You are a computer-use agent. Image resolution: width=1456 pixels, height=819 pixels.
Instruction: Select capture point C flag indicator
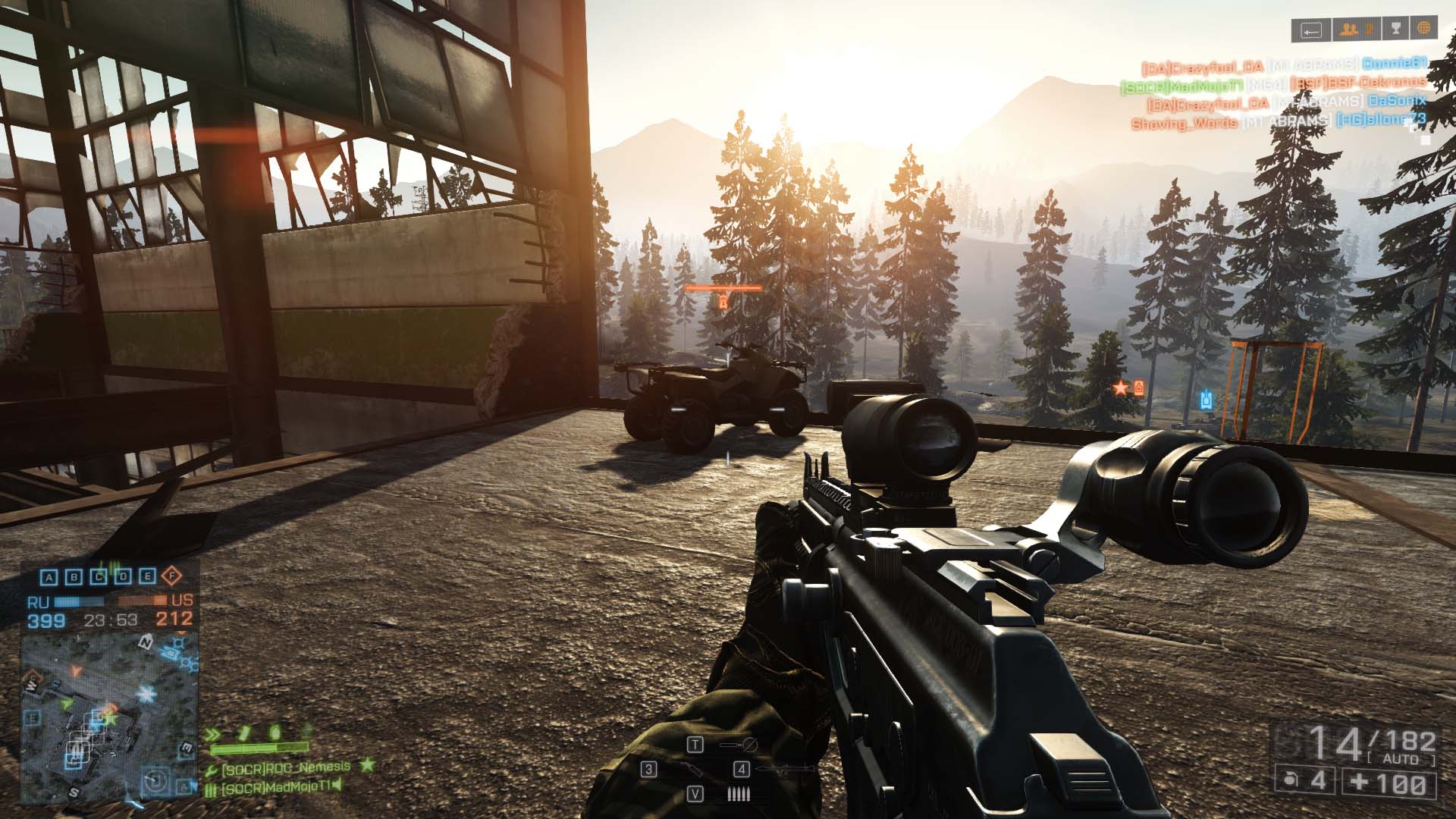point(99,577)
